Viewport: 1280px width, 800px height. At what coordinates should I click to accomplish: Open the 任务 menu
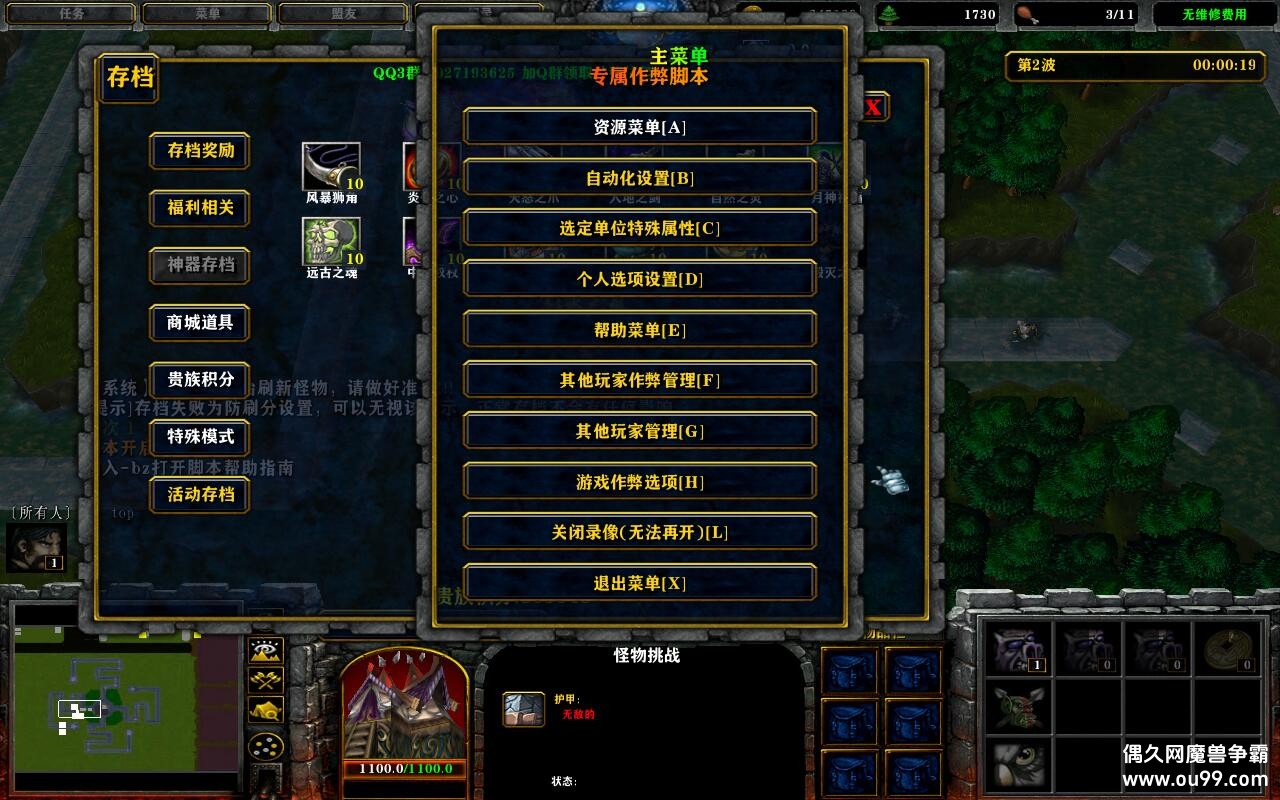(70, 13)
